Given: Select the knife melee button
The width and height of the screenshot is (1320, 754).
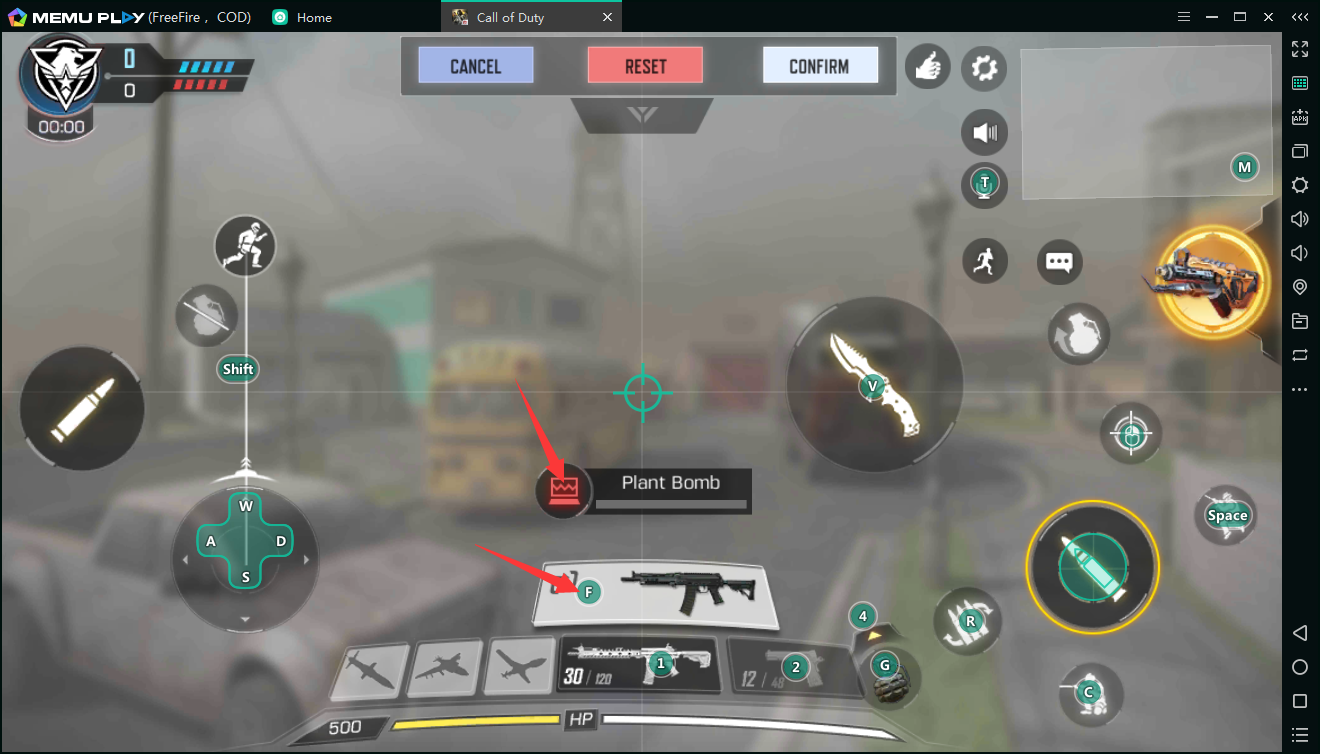Looking at the screenshot, I should coord(875,385).
